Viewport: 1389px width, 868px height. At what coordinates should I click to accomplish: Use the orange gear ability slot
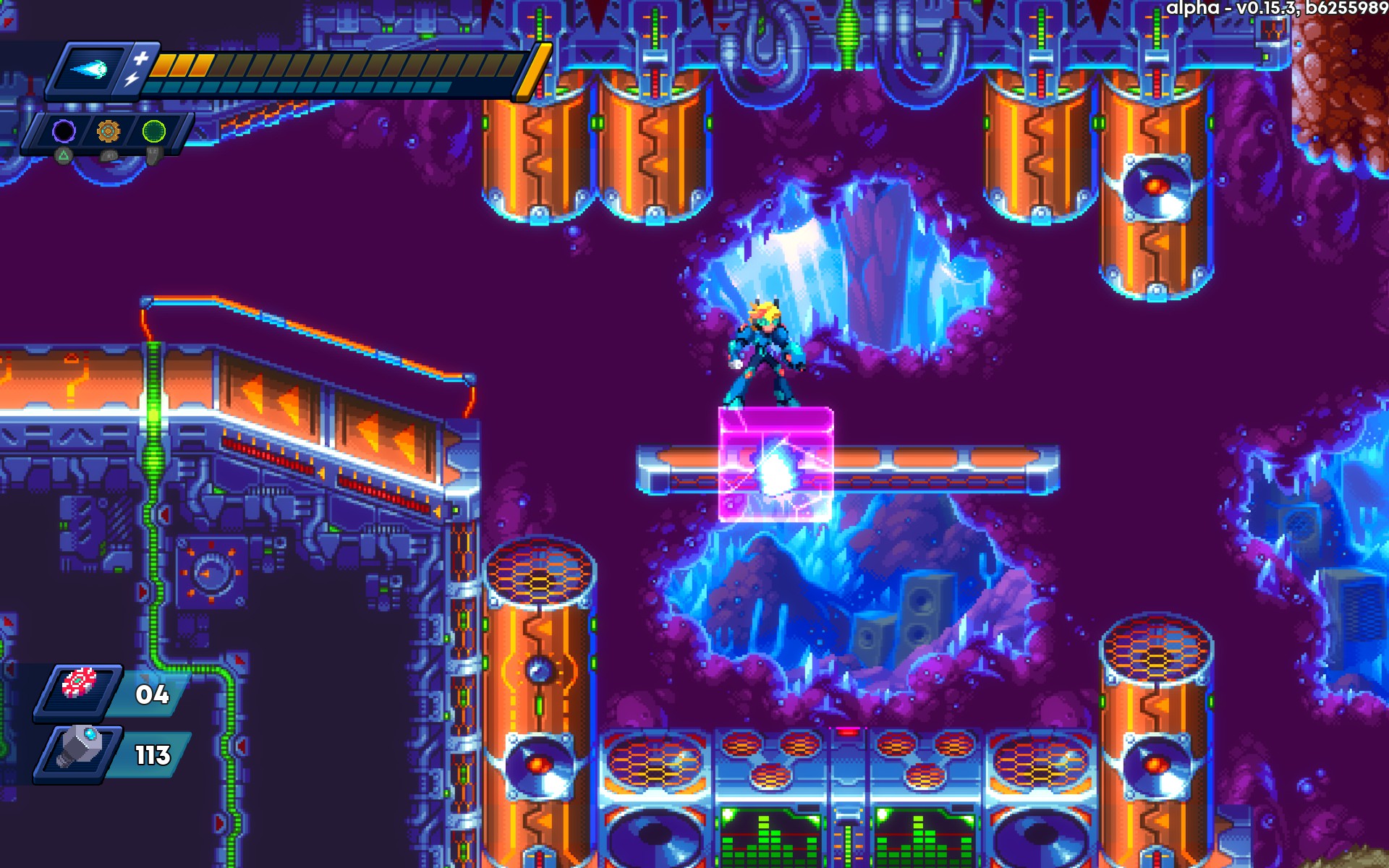(108, 131)
